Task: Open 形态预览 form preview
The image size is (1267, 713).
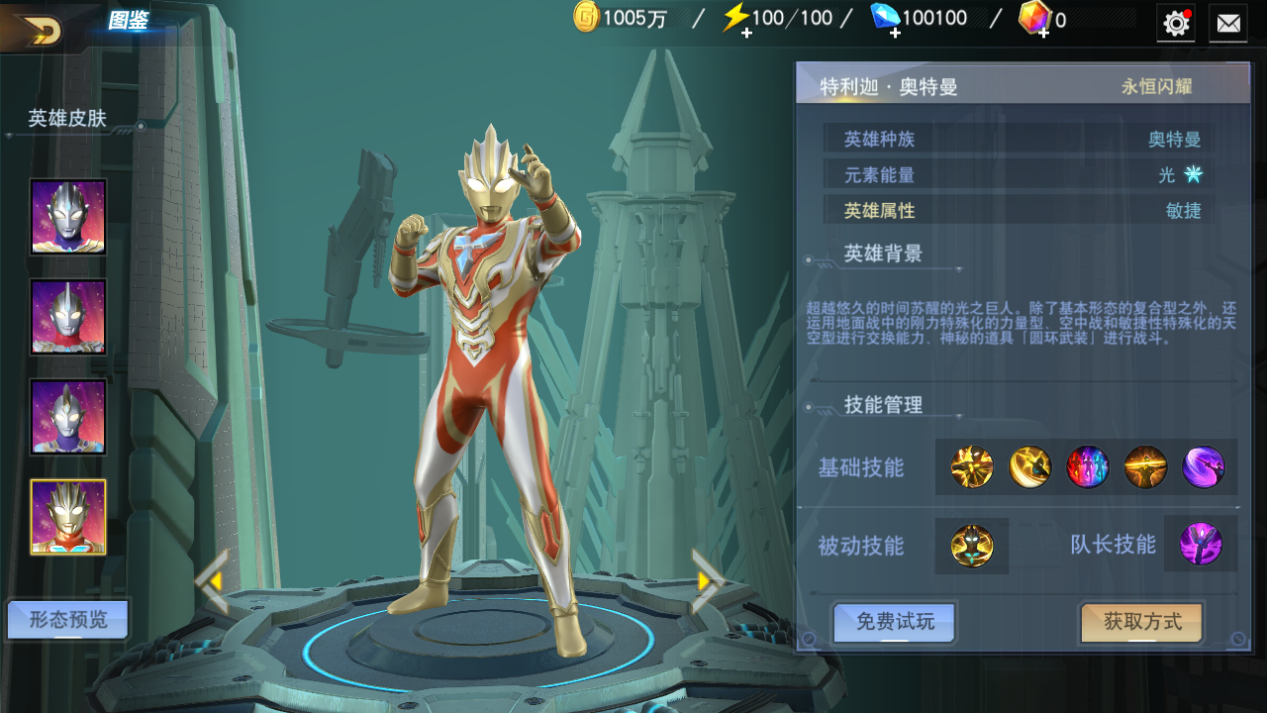Action: tap(68, 620)
